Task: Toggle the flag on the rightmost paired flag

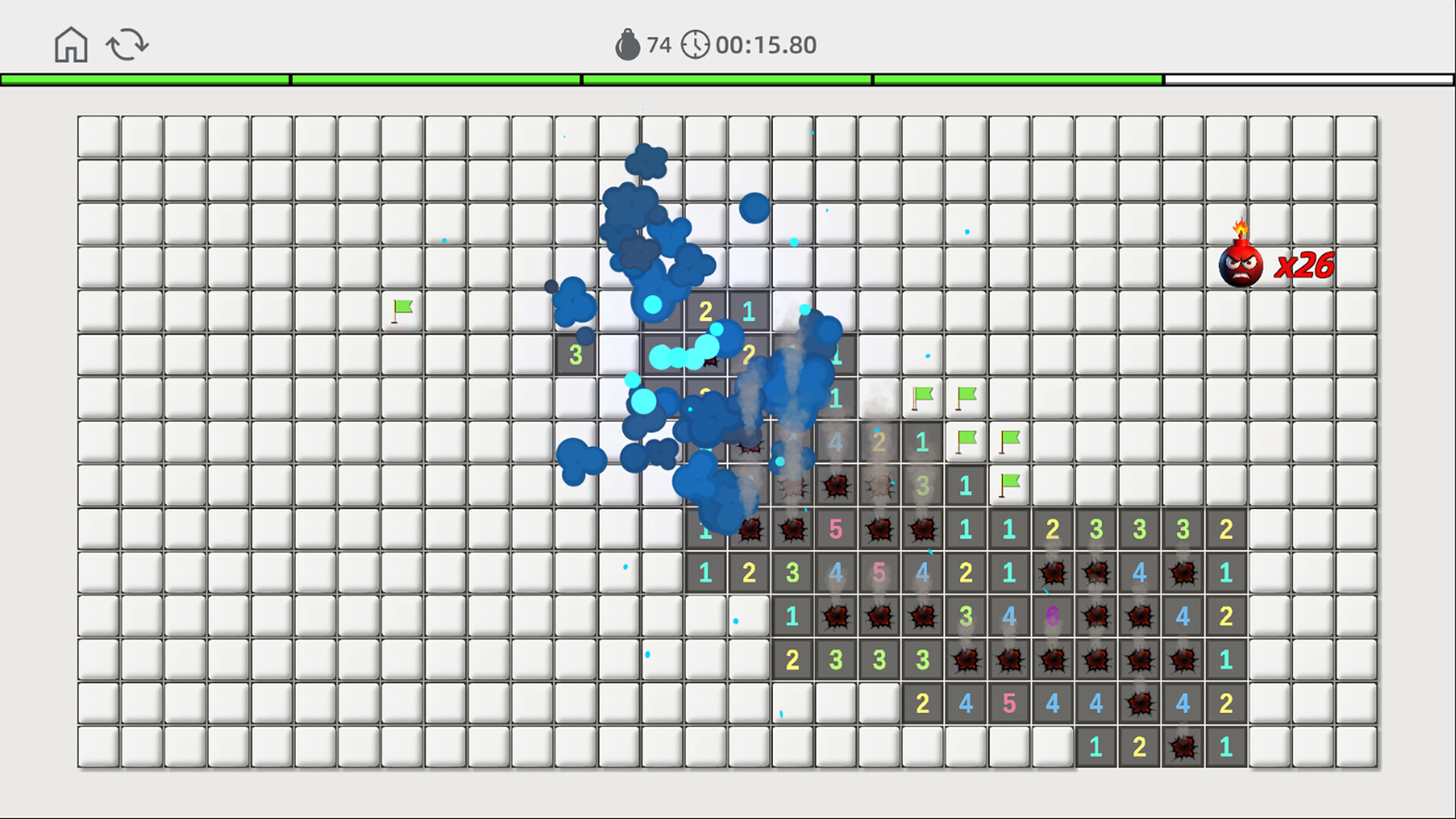Action: tap(965, 397)
